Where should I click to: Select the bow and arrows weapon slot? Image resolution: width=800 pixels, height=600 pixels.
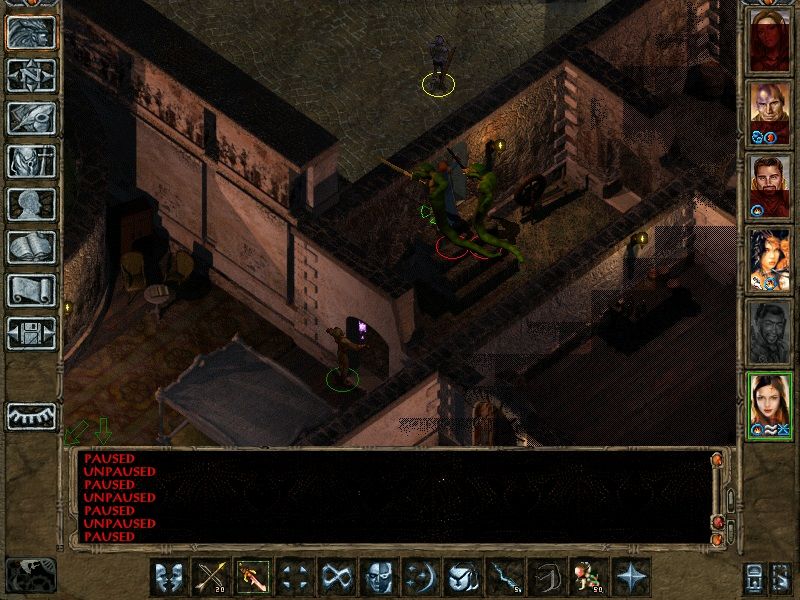coord(212,577)
